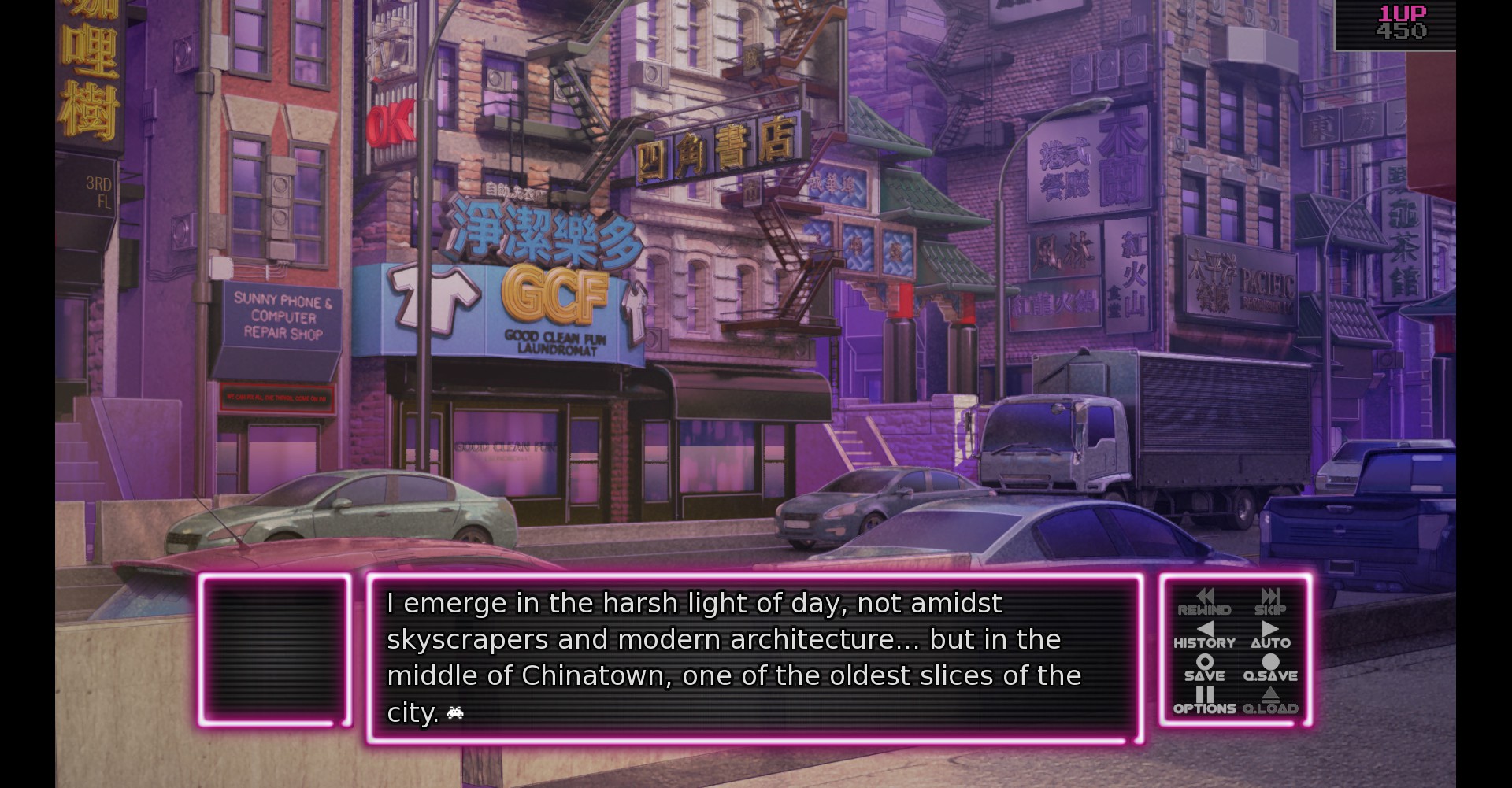The width and height of the screenshot is (1512, 788).
Task: Open the dialogue History log
Action: (x=1204, y=635)
